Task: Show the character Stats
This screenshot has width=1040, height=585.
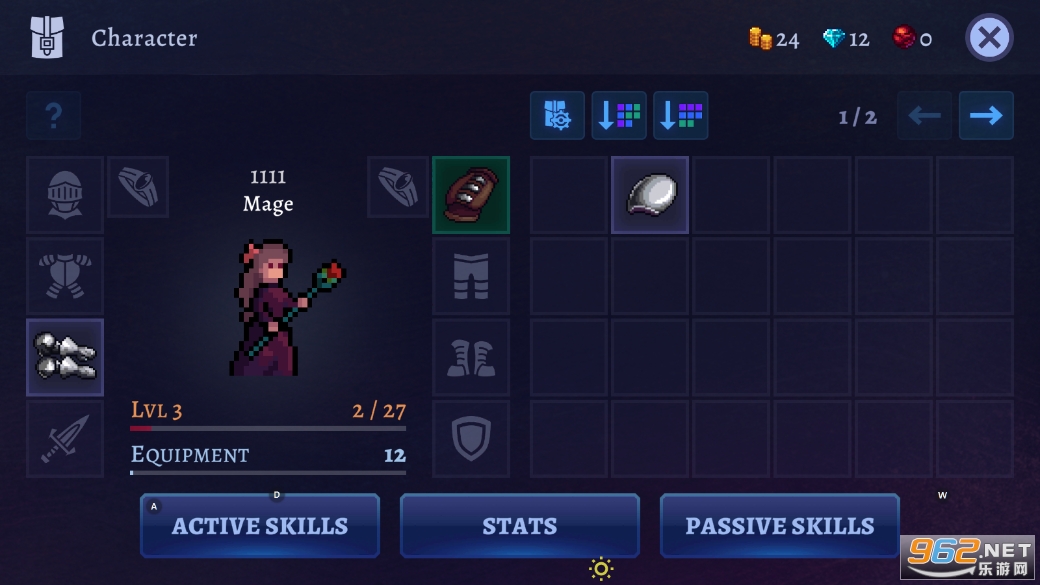Action: pos(519,526)
